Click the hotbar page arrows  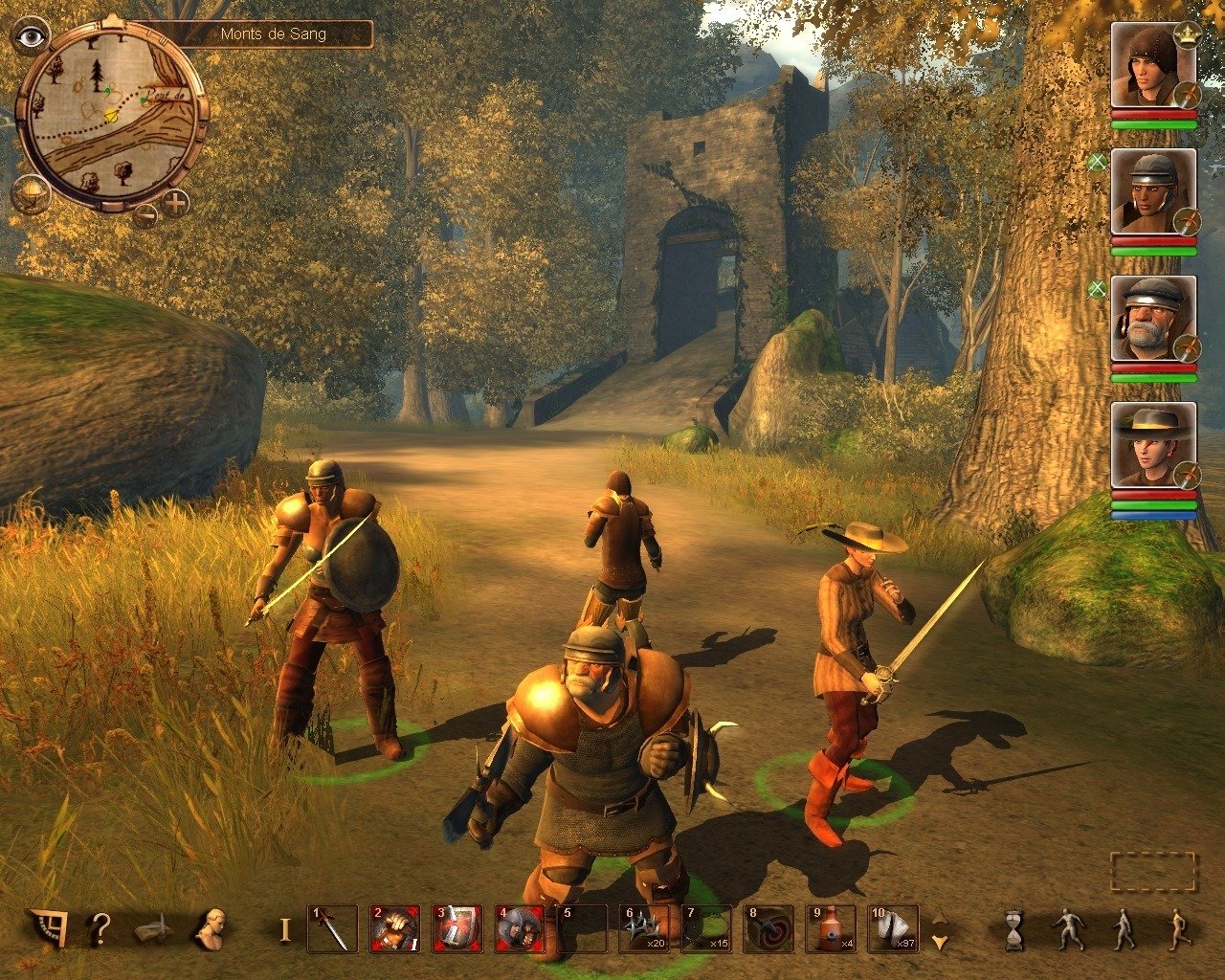point(940,928)
